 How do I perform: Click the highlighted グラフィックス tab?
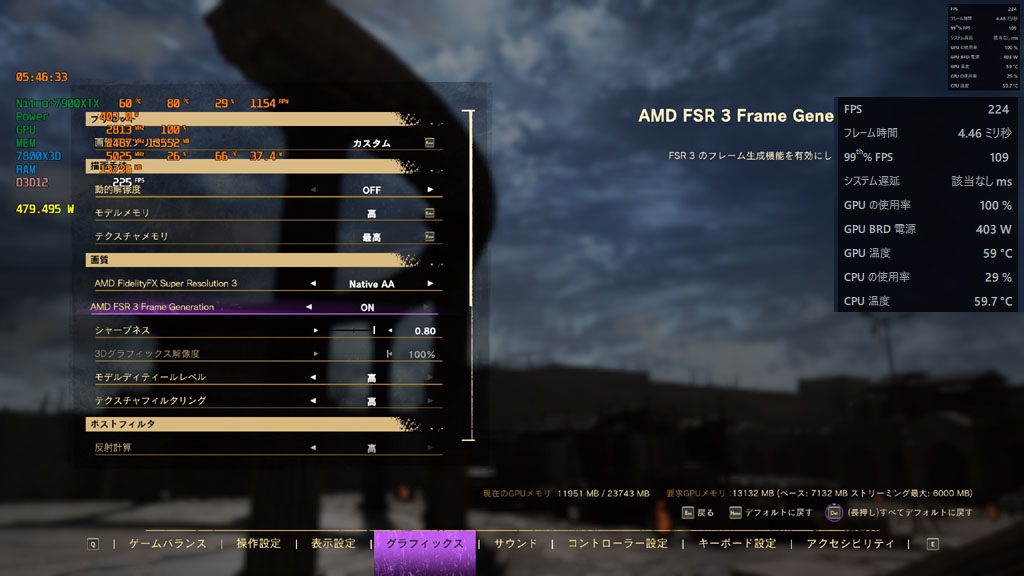[x=424, y=544]
